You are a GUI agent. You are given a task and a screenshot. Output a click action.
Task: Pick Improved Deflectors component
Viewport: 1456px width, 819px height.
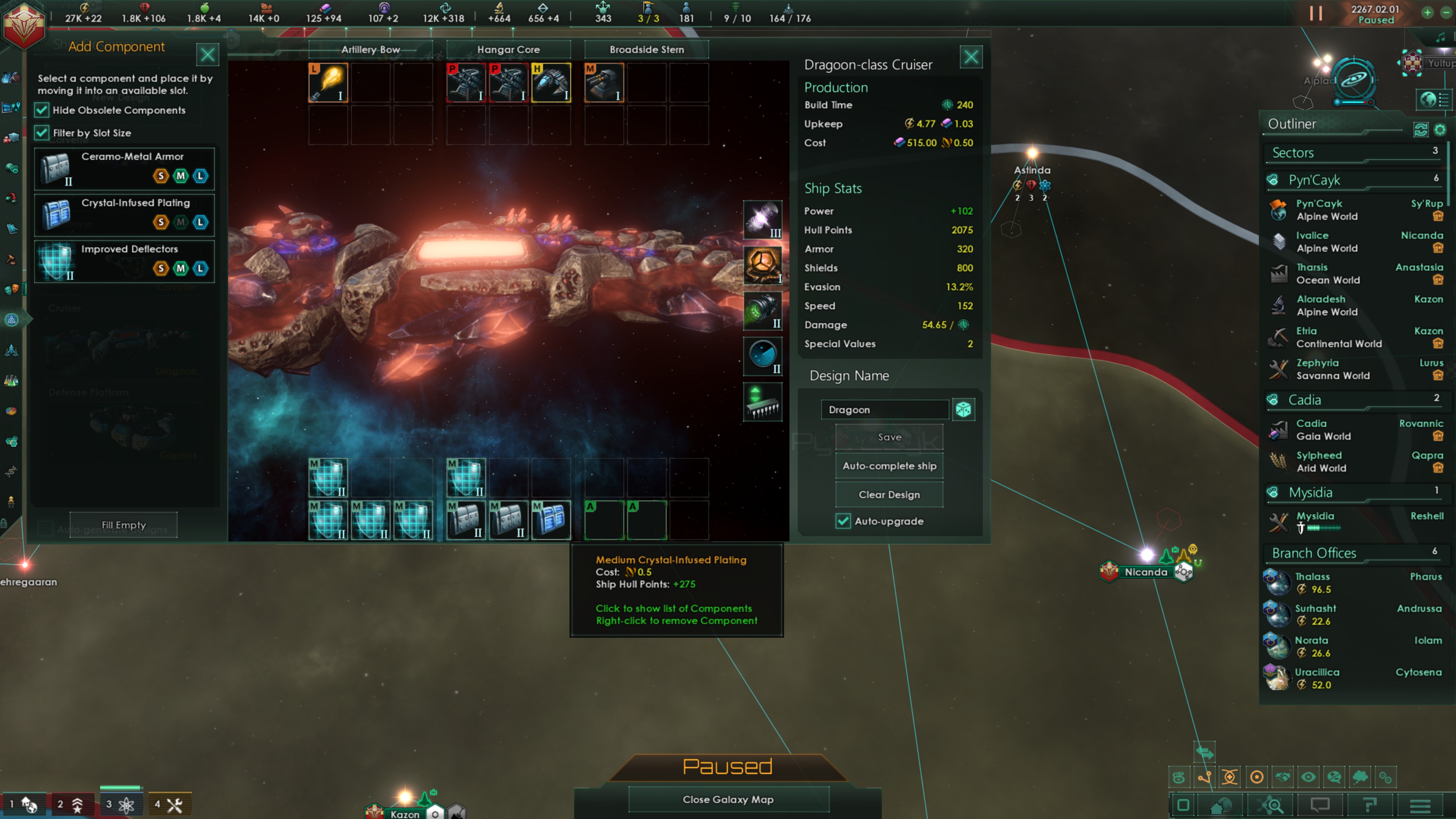pyautogui.click(x=124, y=261)
